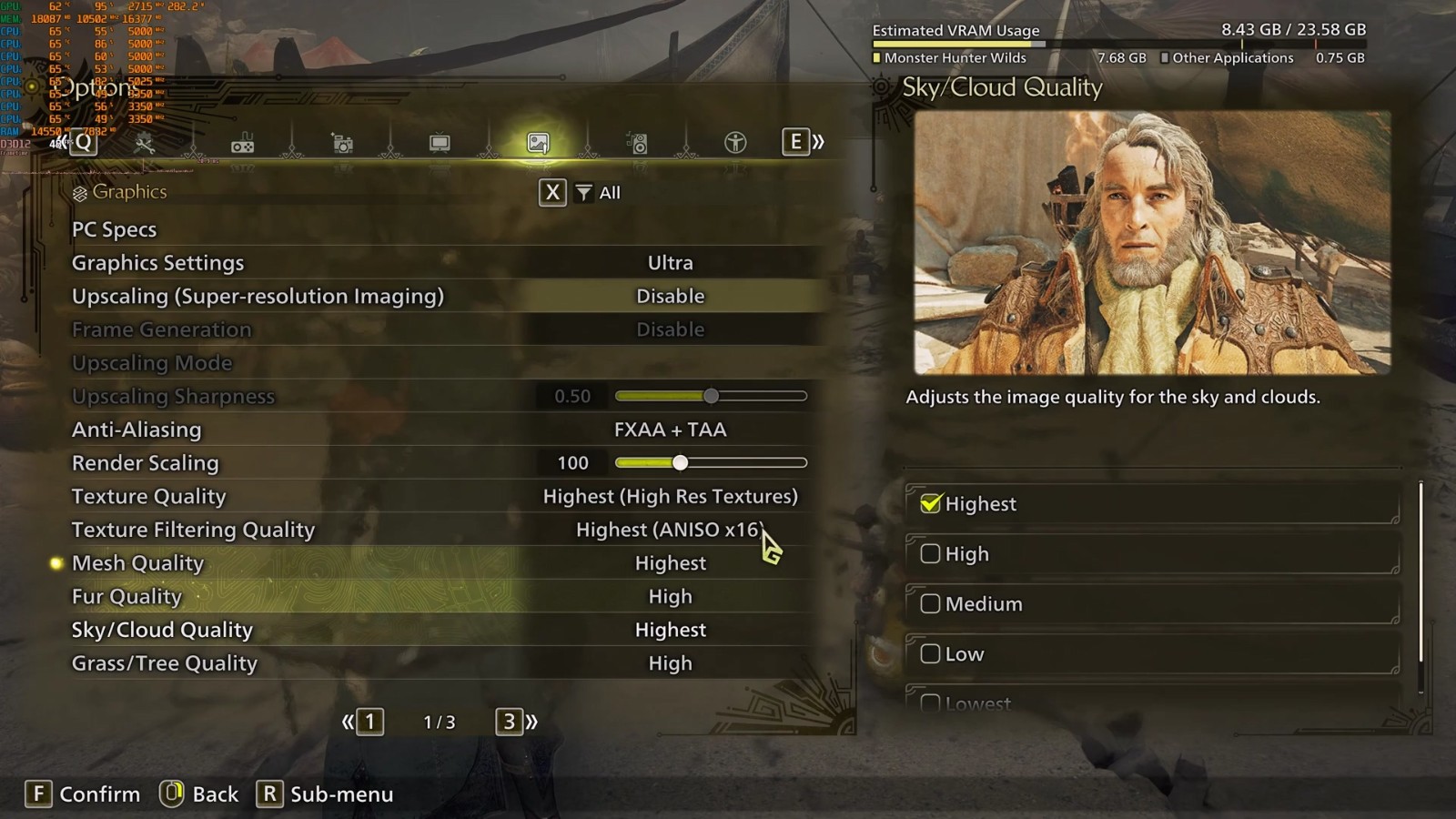
Task: Select the Texture Filtering Quality row
Action: coord(437,530)
